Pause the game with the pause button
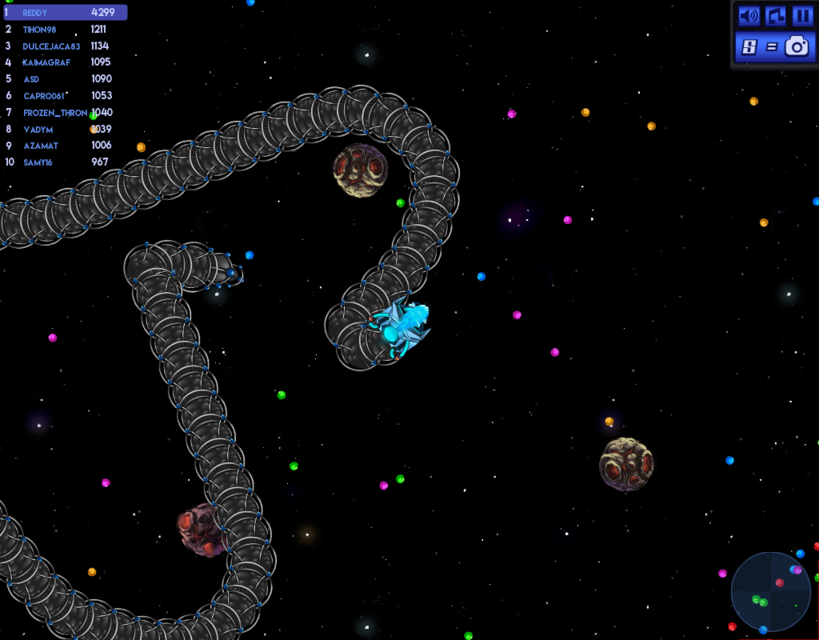Image resolution: width=819 pixels, height=640 pixels. click(802, 16)
